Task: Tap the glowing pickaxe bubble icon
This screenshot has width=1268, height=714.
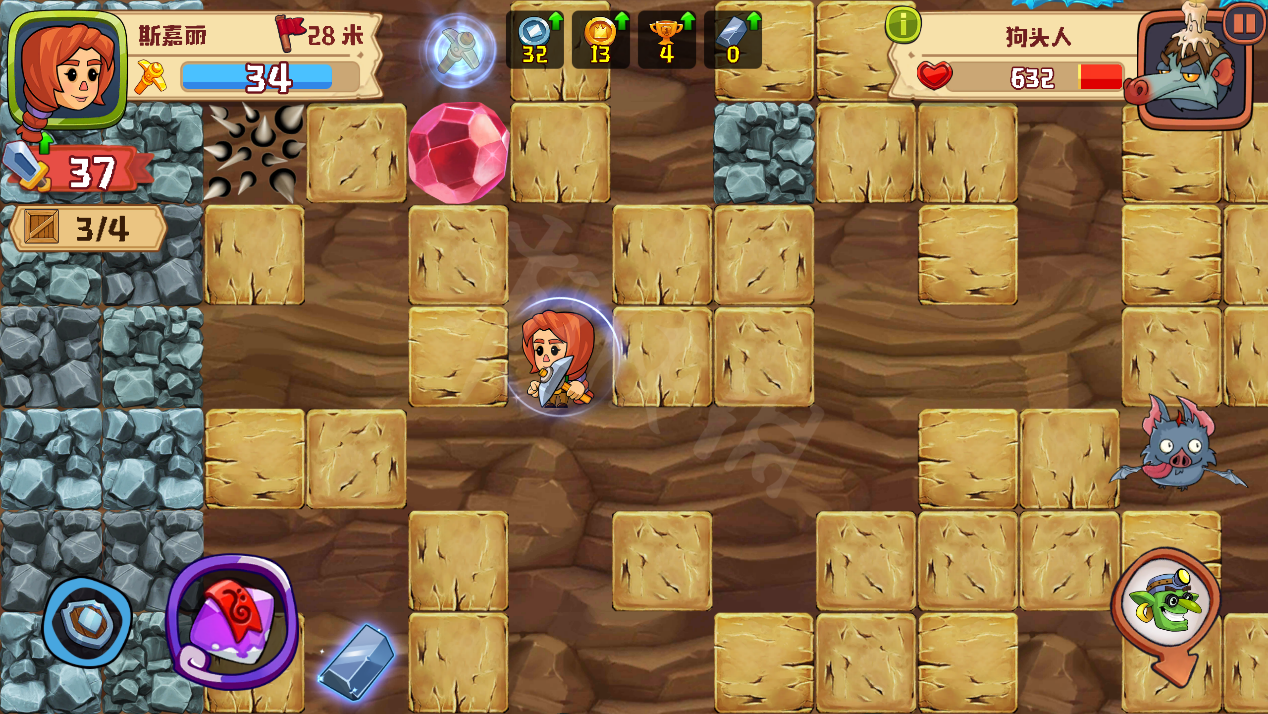Action: pyautogui.click(x=460, y=50)
